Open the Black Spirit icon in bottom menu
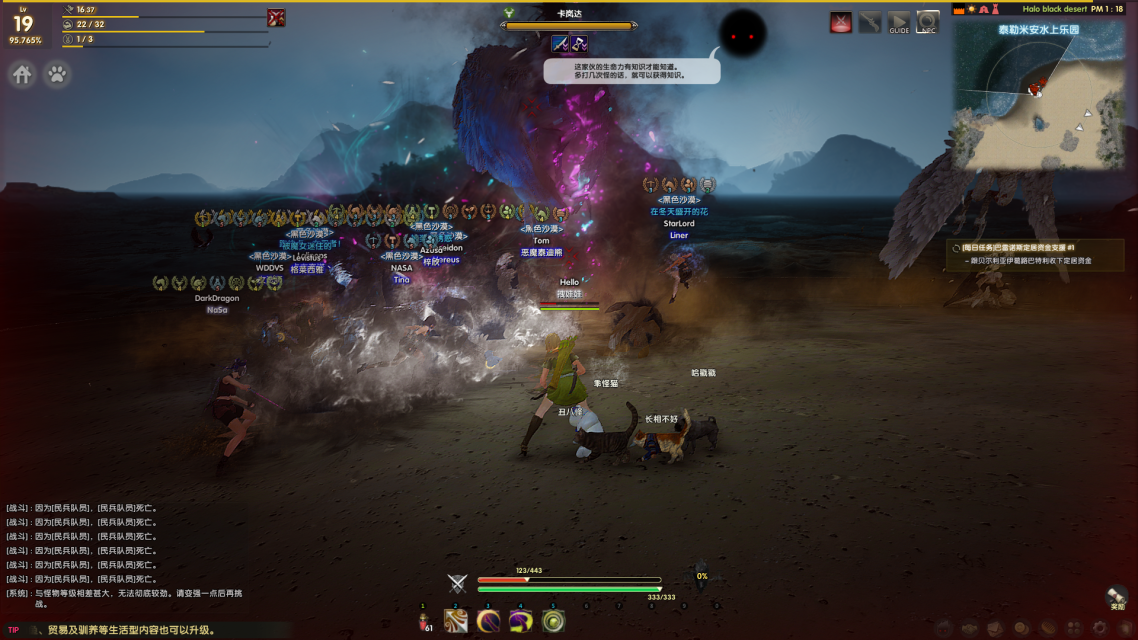The width and height of the screenshot is (1138, 640). pyautogui.click(x=943, y=628)
